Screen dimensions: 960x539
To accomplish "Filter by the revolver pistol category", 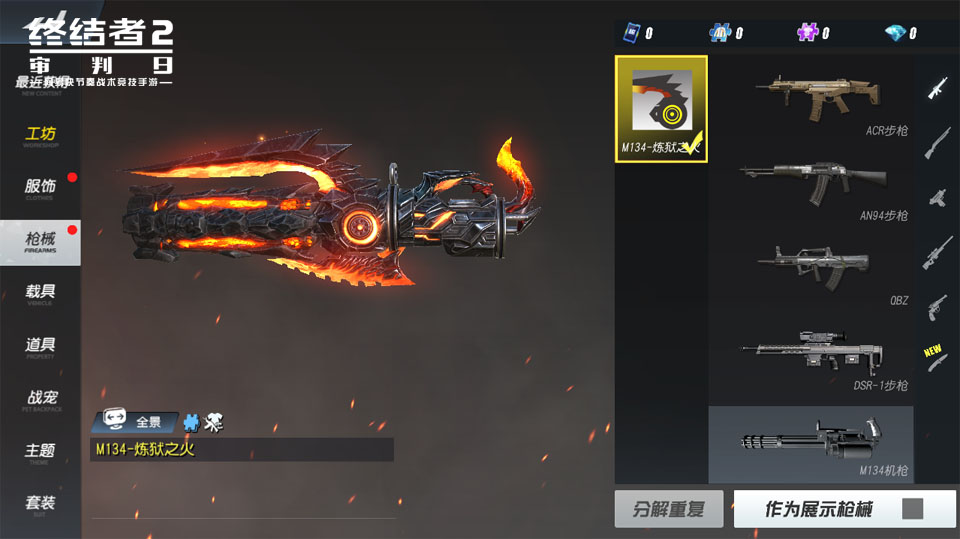I will point(937,305).
